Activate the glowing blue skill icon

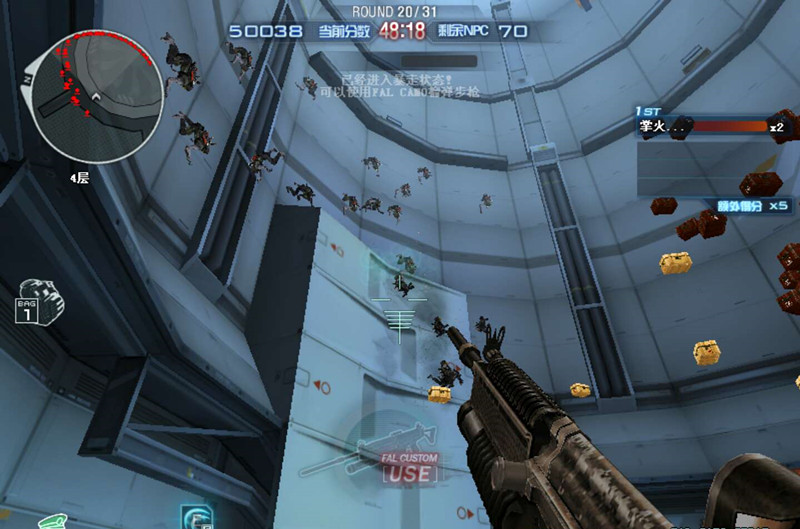(194, 518)
